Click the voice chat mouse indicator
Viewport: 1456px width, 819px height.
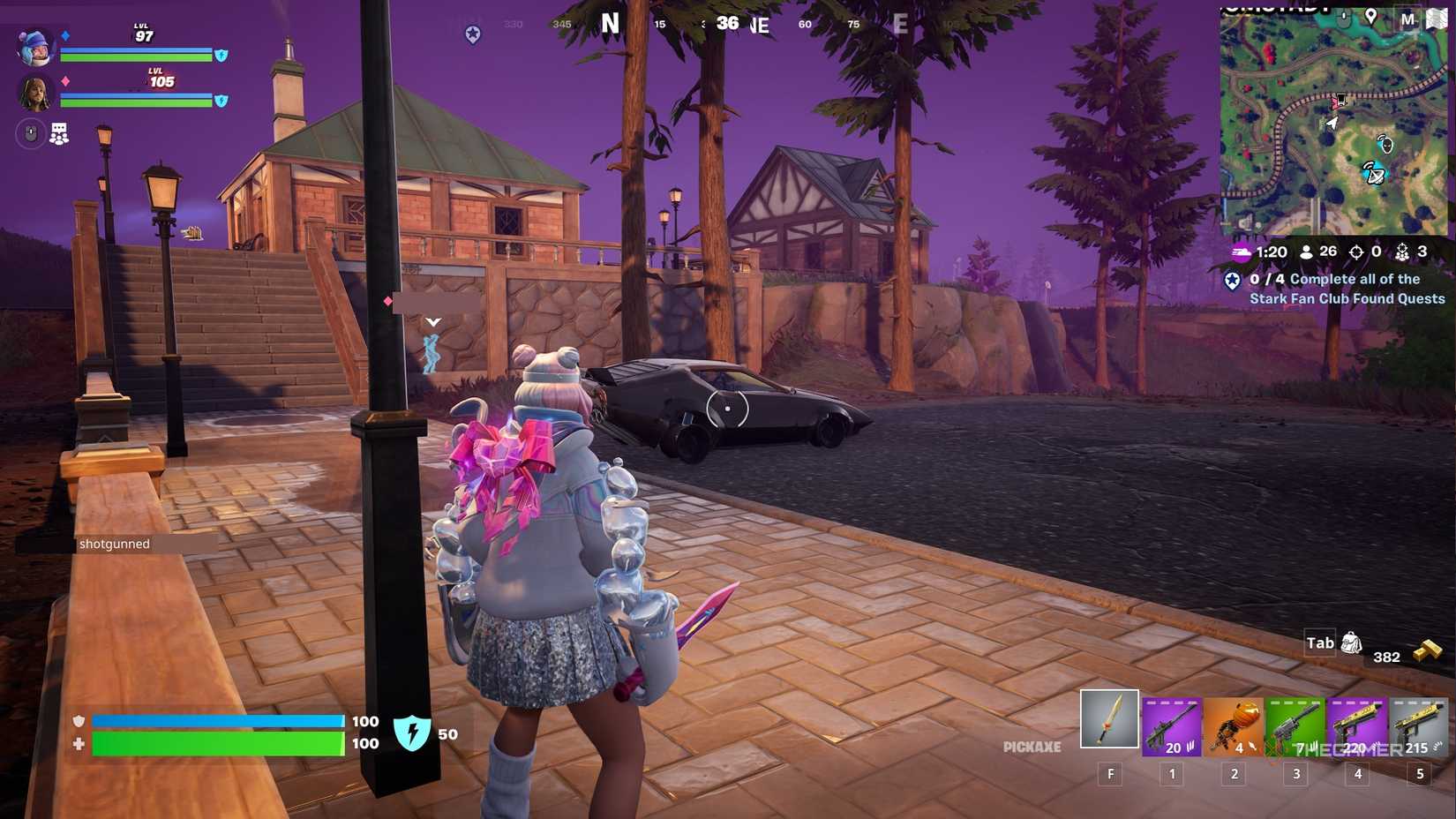click(30, 133)
